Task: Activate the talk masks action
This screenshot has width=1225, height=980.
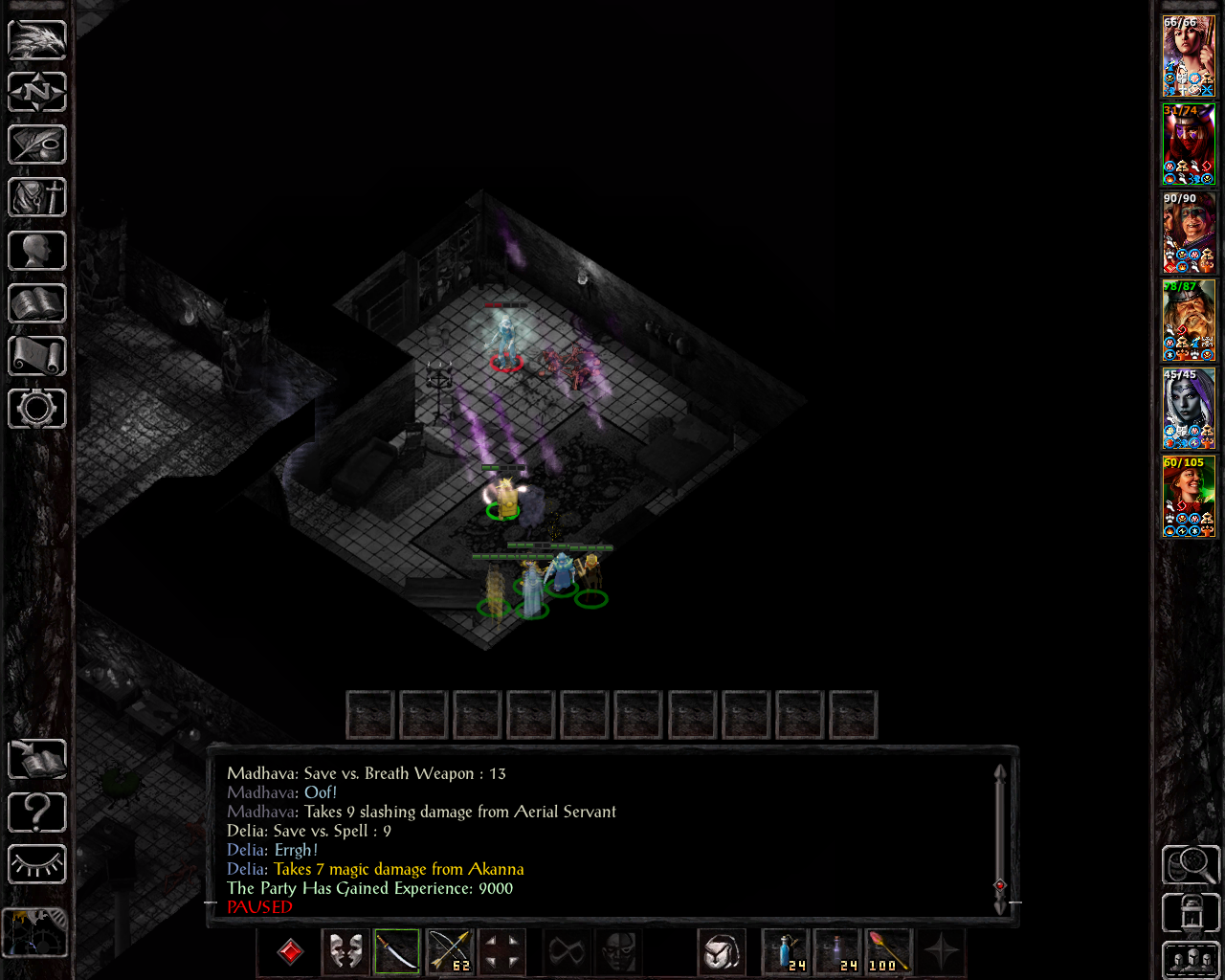Action: 345,952
